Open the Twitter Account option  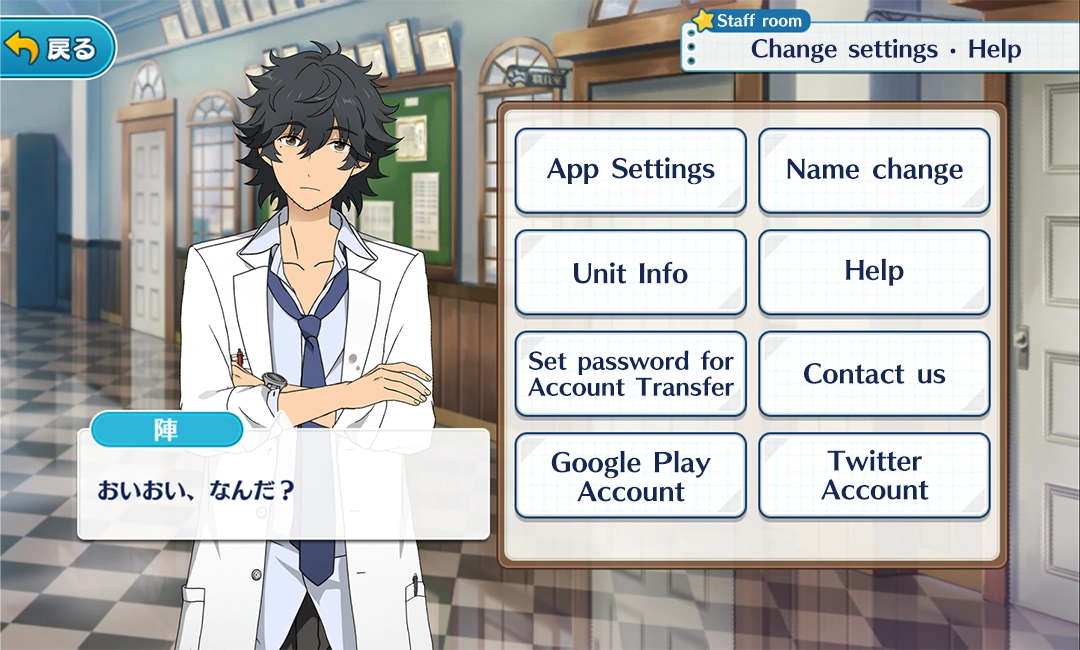(x=874, y=476)
